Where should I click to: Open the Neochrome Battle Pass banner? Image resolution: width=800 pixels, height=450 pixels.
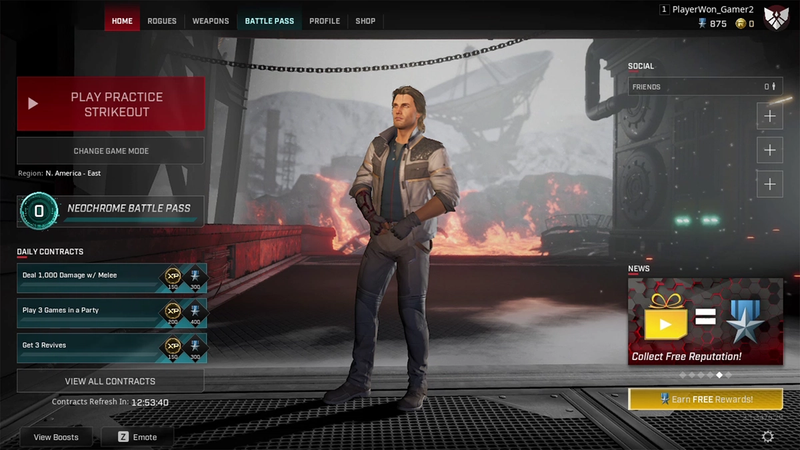pos(111,210)
